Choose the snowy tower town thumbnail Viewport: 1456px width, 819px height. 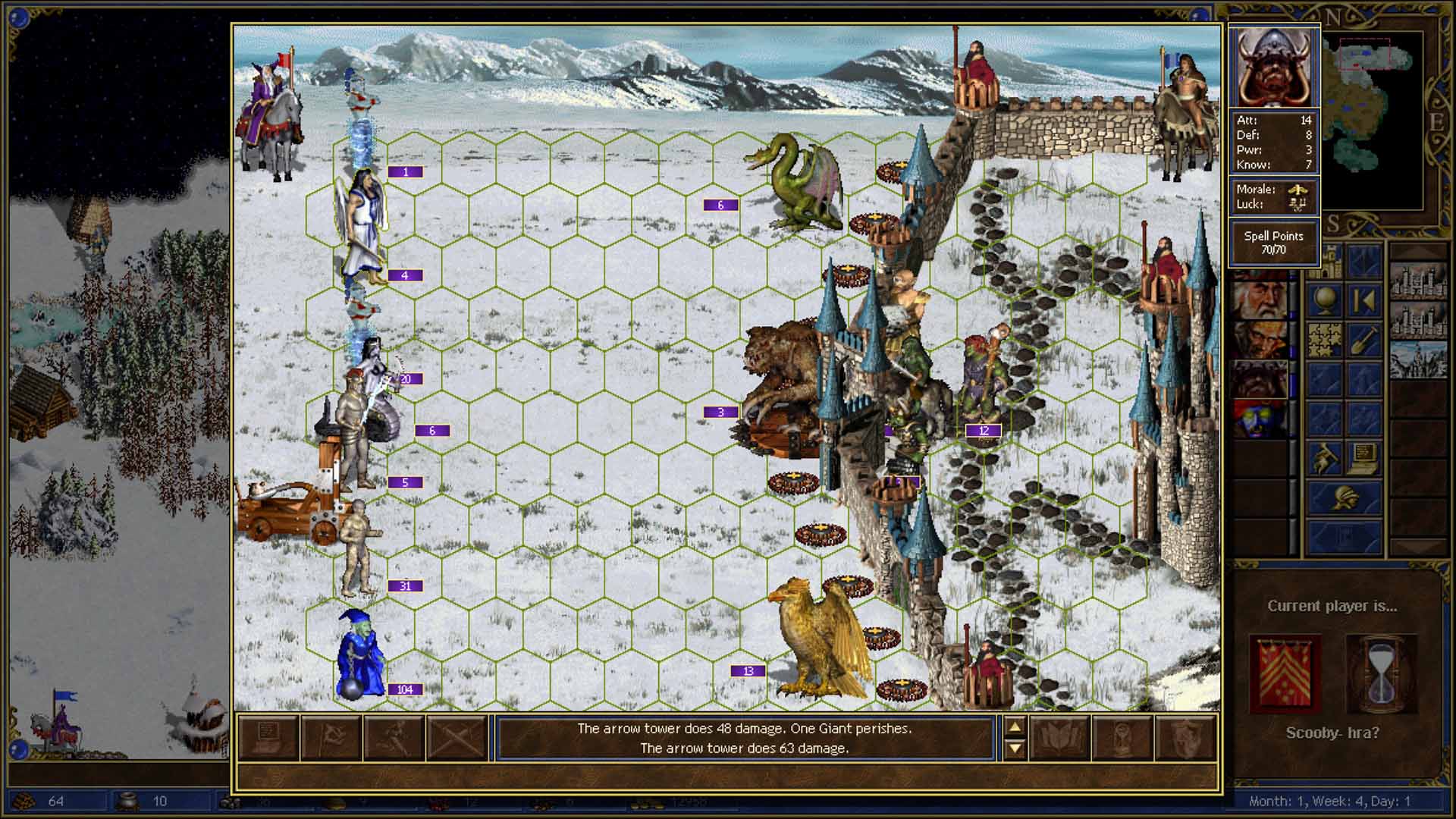coord(1417,358)
